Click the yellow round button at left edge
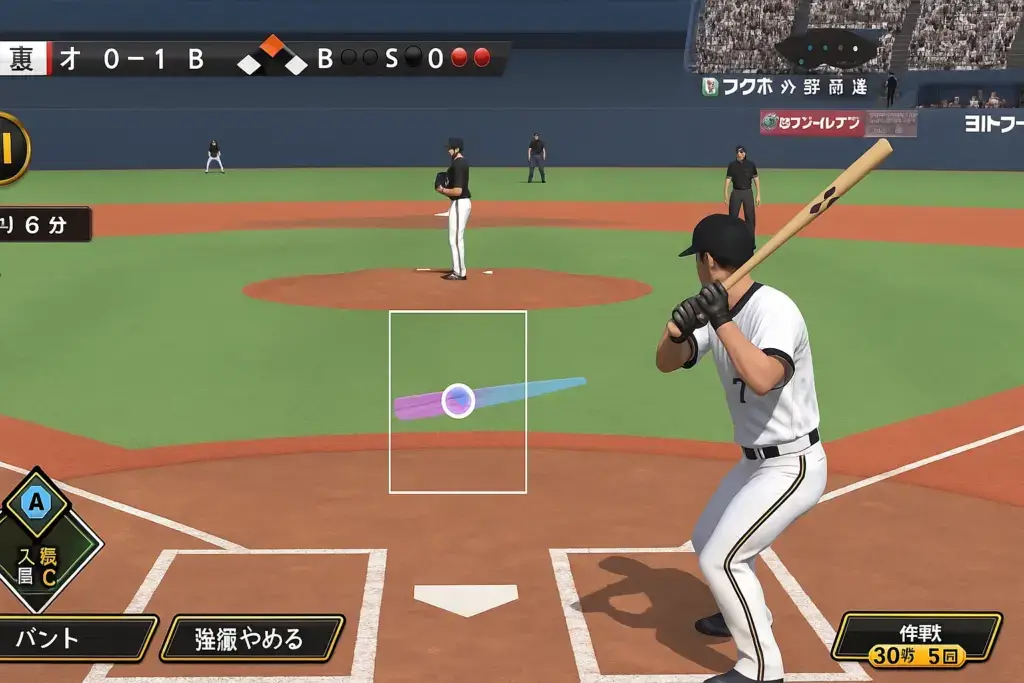 pyautogui.click(x=10, y=148)
